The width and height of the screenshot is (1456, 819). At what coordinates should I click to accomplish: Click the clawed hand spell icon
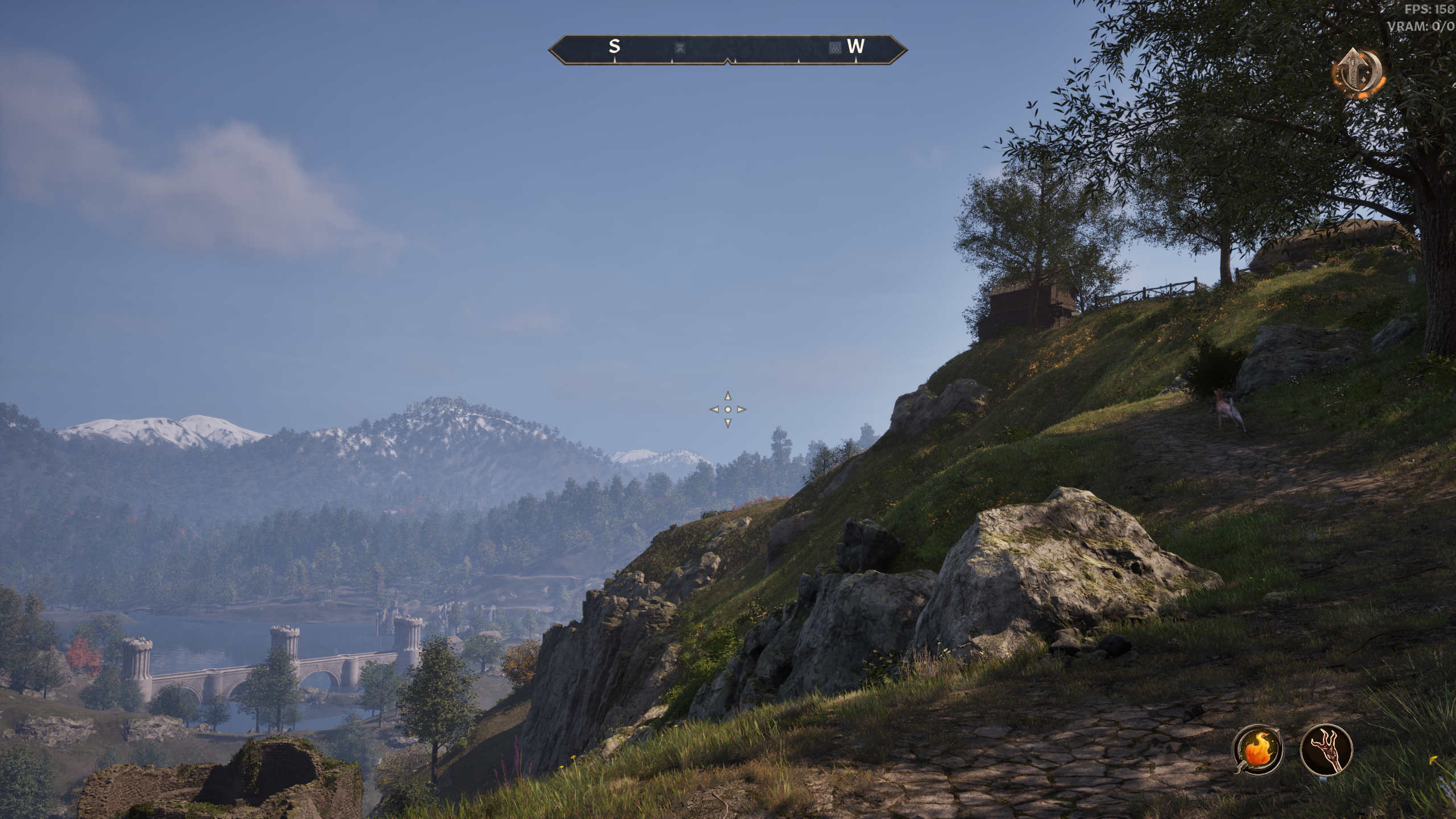[x=1326, y=749]
